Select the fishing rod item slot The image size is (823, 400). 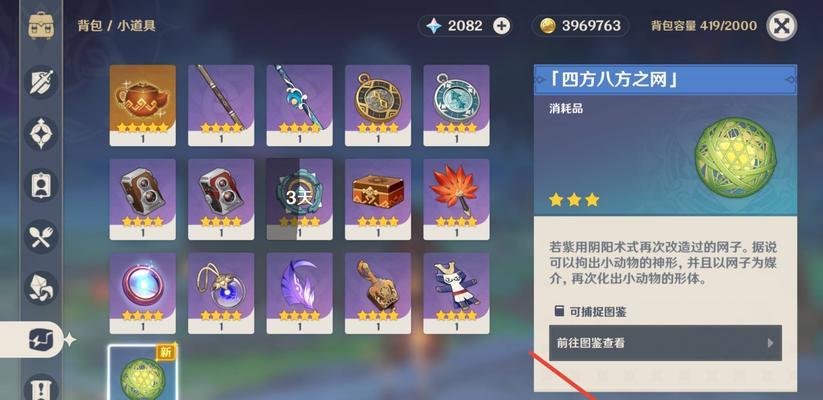221,100
